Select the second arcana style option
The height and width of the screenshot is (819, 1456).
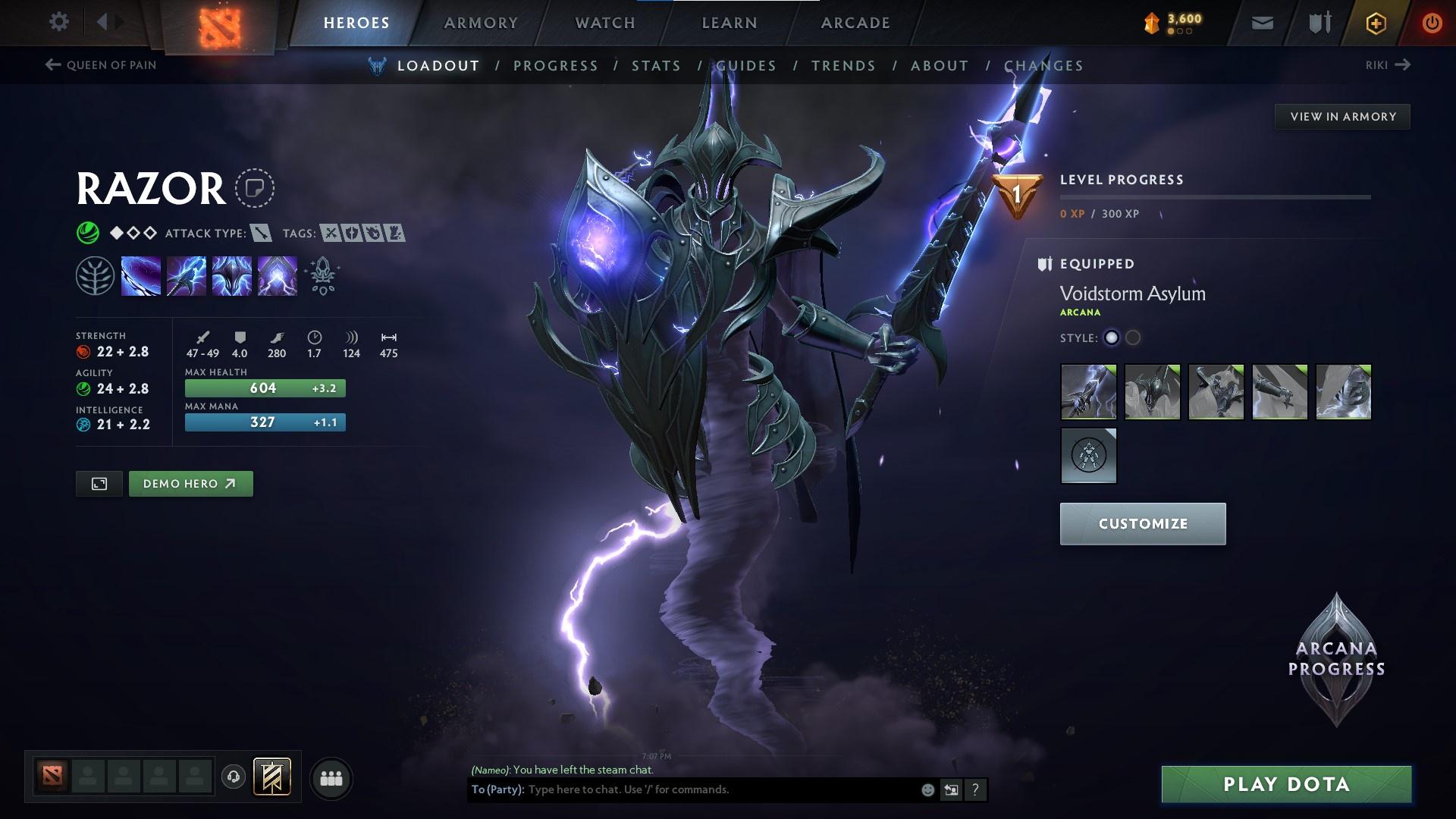1133,338
